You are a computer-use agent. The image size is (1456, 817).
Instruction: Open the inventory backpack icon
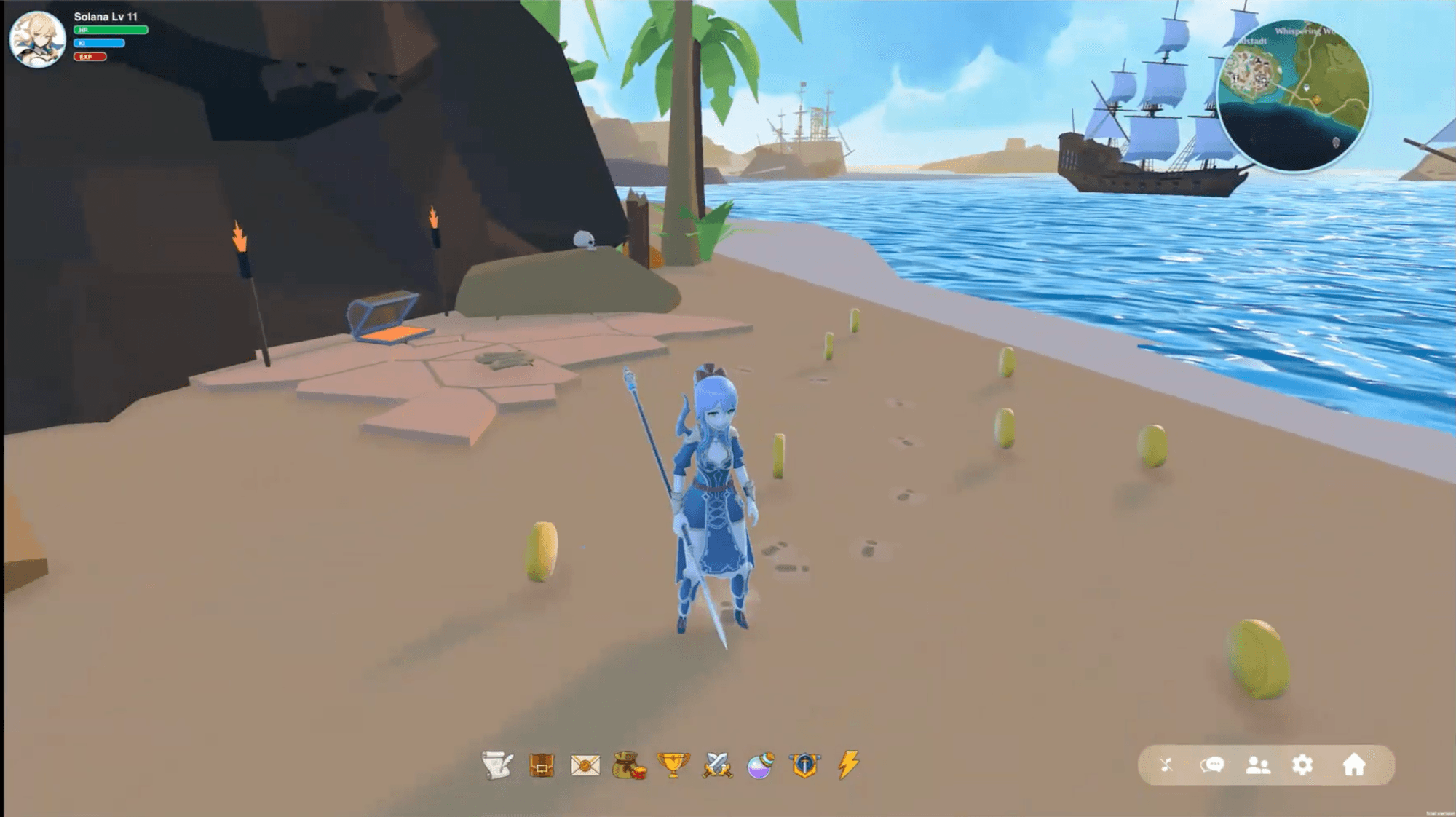pos(542,765)
